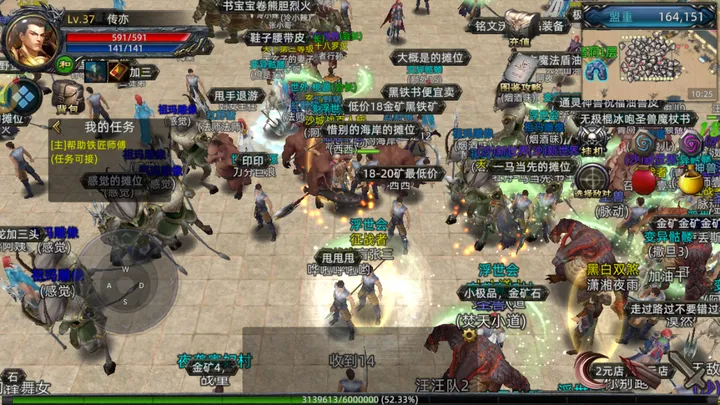
Task: Tap the virtual movement joystick
Action: coord(118,278)
